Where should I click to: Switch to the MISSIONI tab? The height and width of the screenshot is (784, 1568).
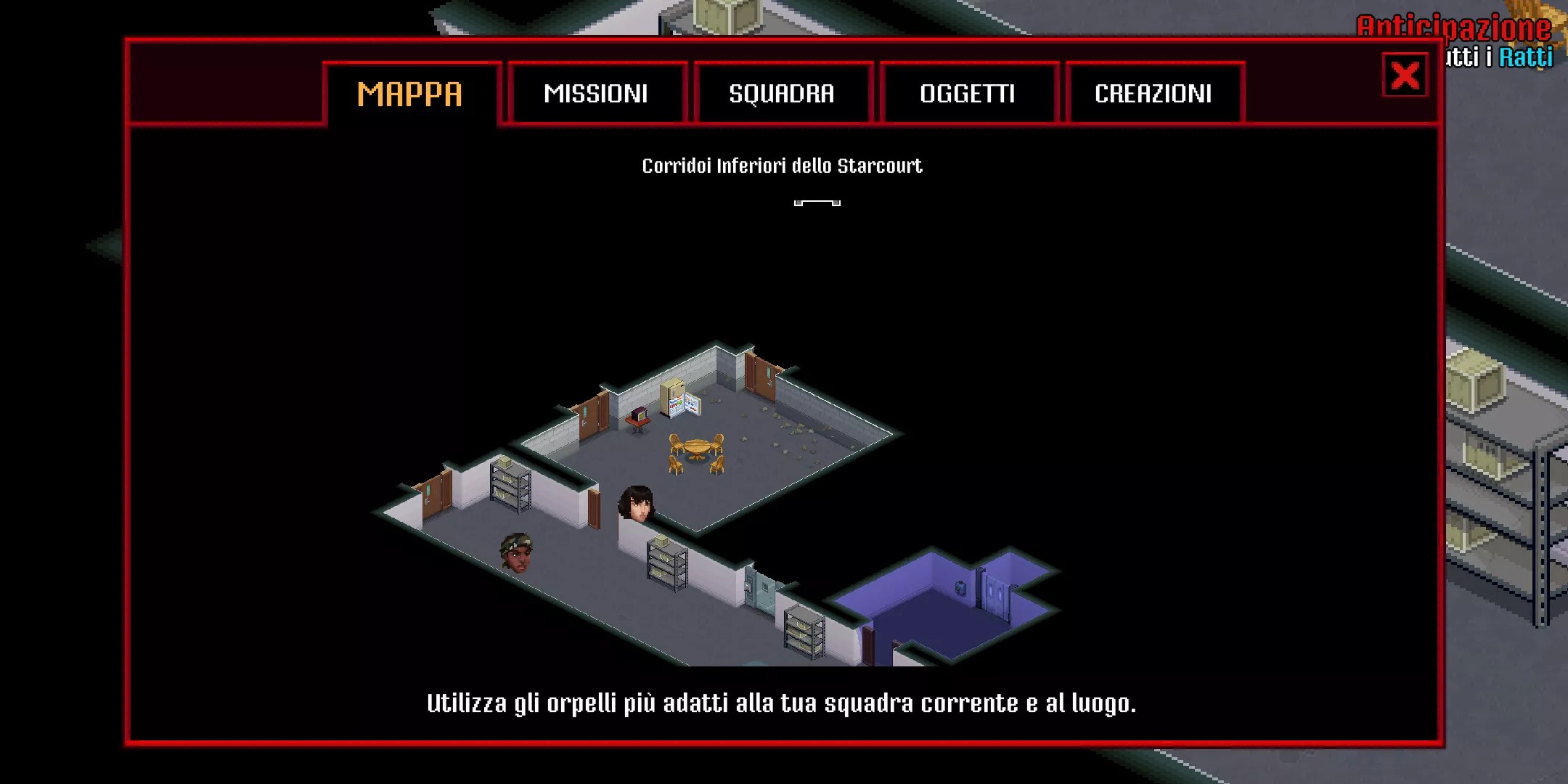pos(597,93)
